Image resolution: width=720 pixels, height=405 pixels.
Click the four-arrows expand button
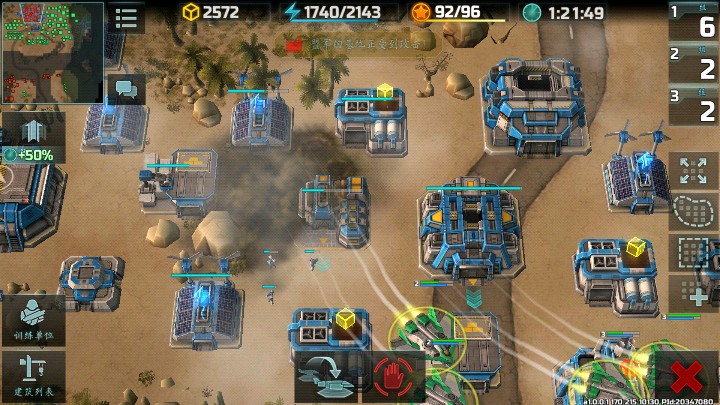(693, 170)
